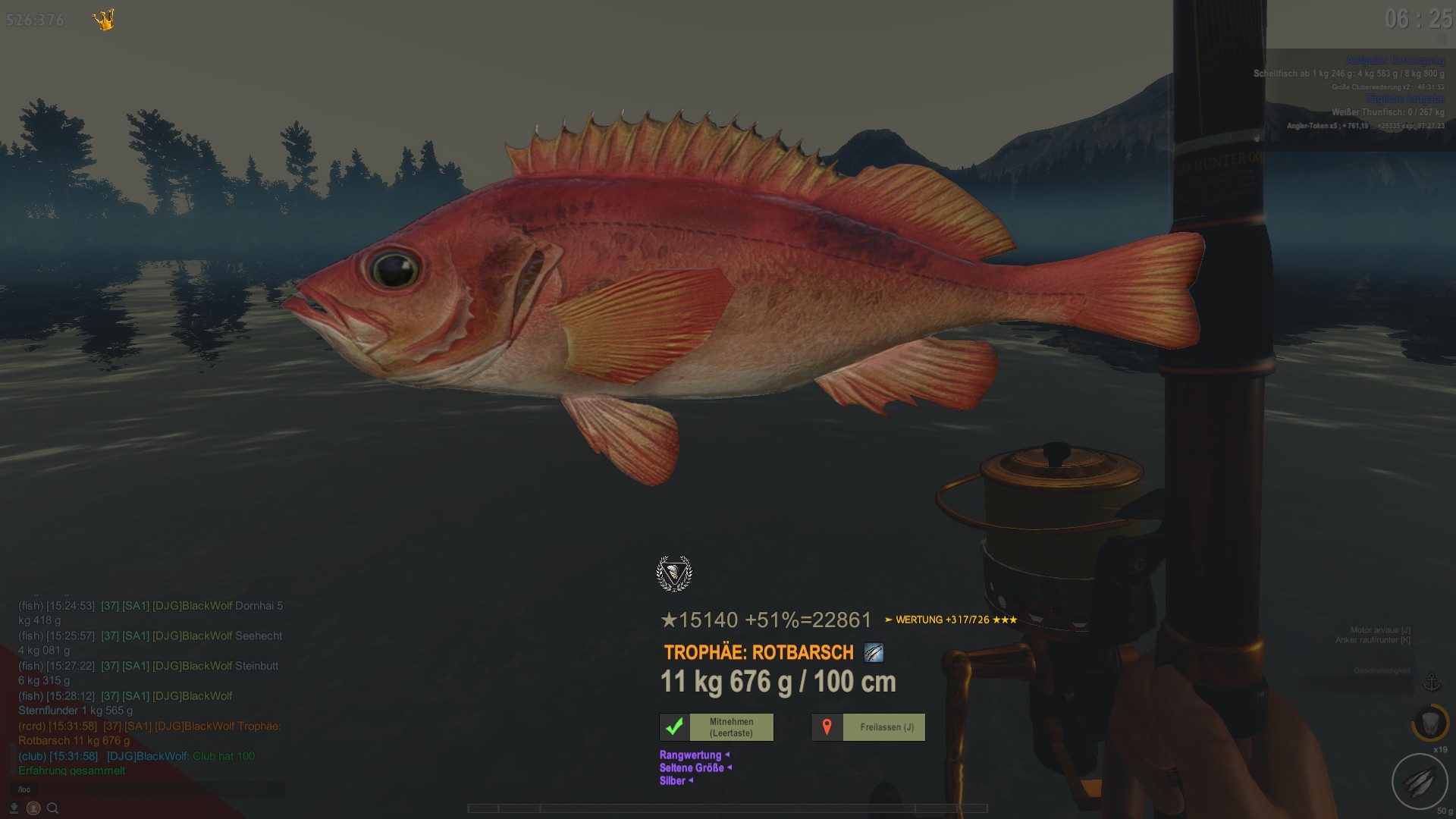
Task: Open the Schellfisch task tracker entry
Action: tap(1348, 74)
